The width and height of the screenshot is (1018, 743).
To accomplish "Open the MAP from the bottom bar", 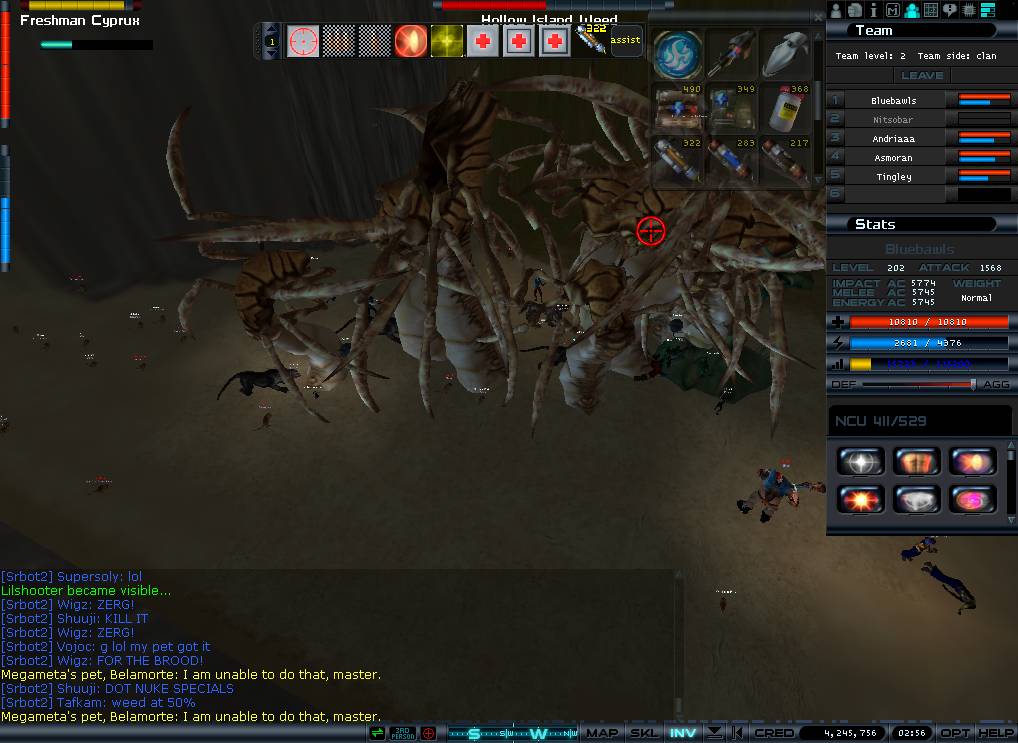I will pyautogui.click(x=602, y=733).
